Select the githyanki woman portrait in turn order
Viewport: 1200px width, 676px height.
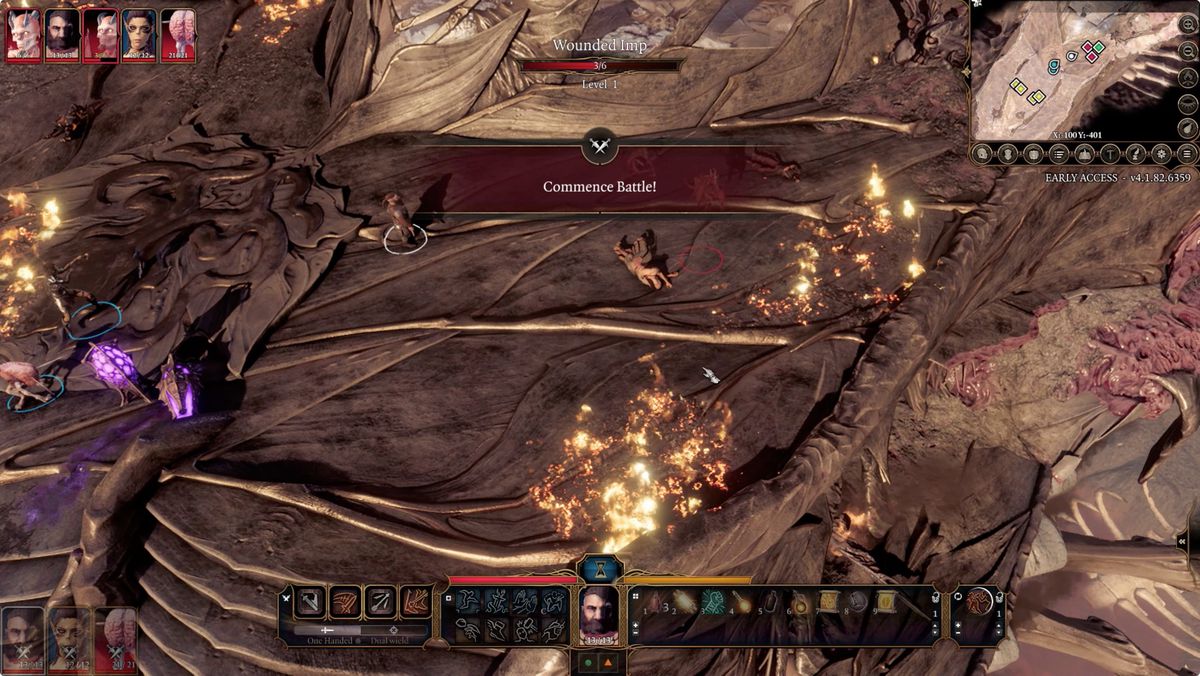[x=139, y=35]
